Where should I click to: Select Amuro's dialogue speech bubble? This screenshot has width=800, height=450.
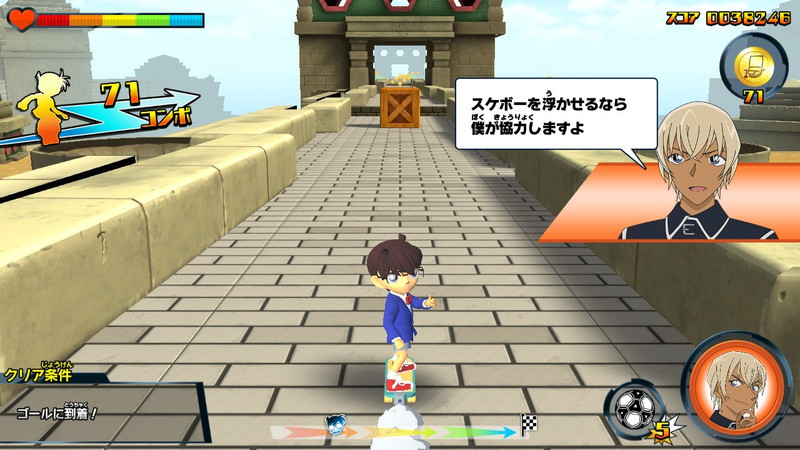(553, 113)
